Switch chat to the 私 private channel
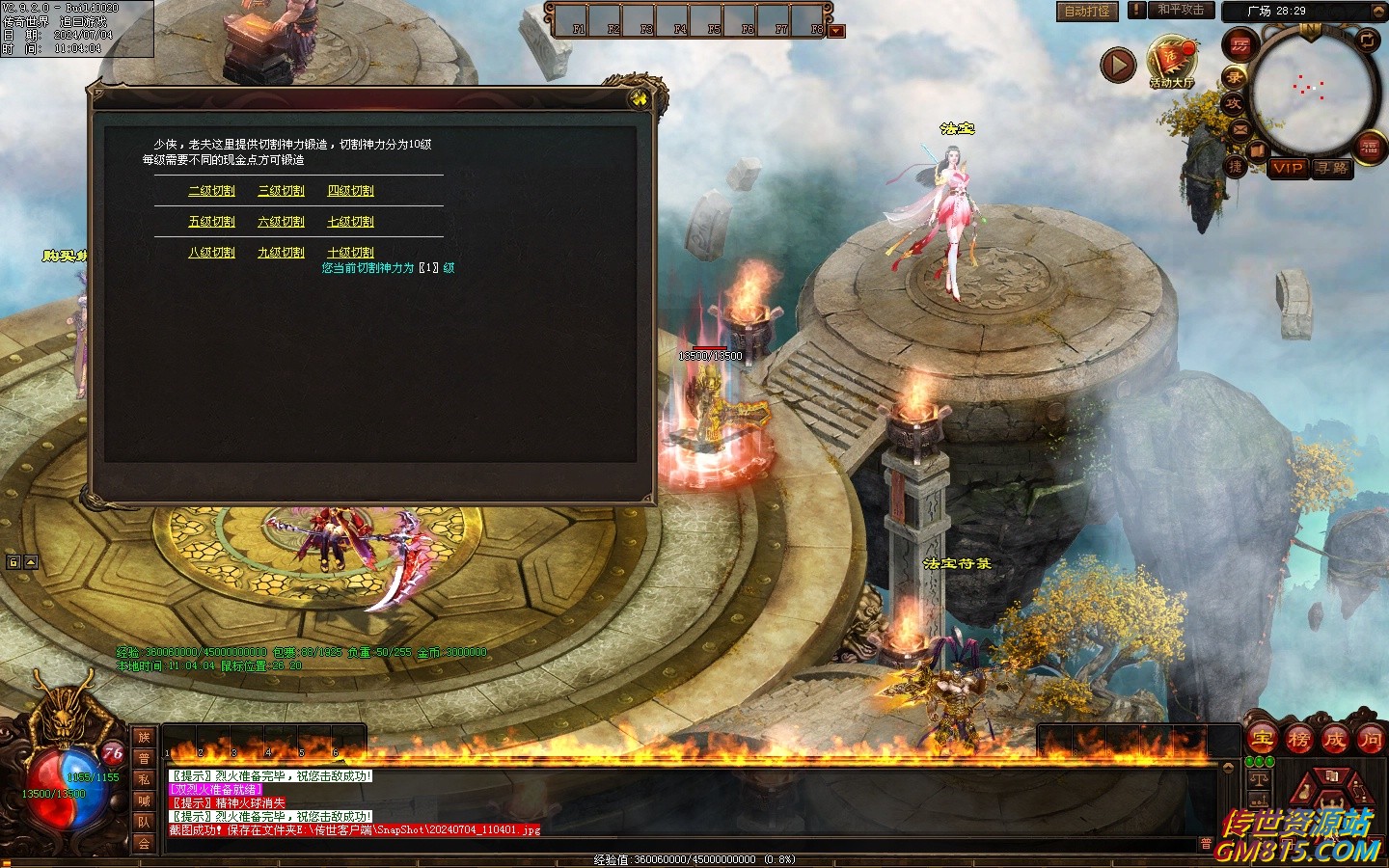1389x868 pixels. click(144, 779)
